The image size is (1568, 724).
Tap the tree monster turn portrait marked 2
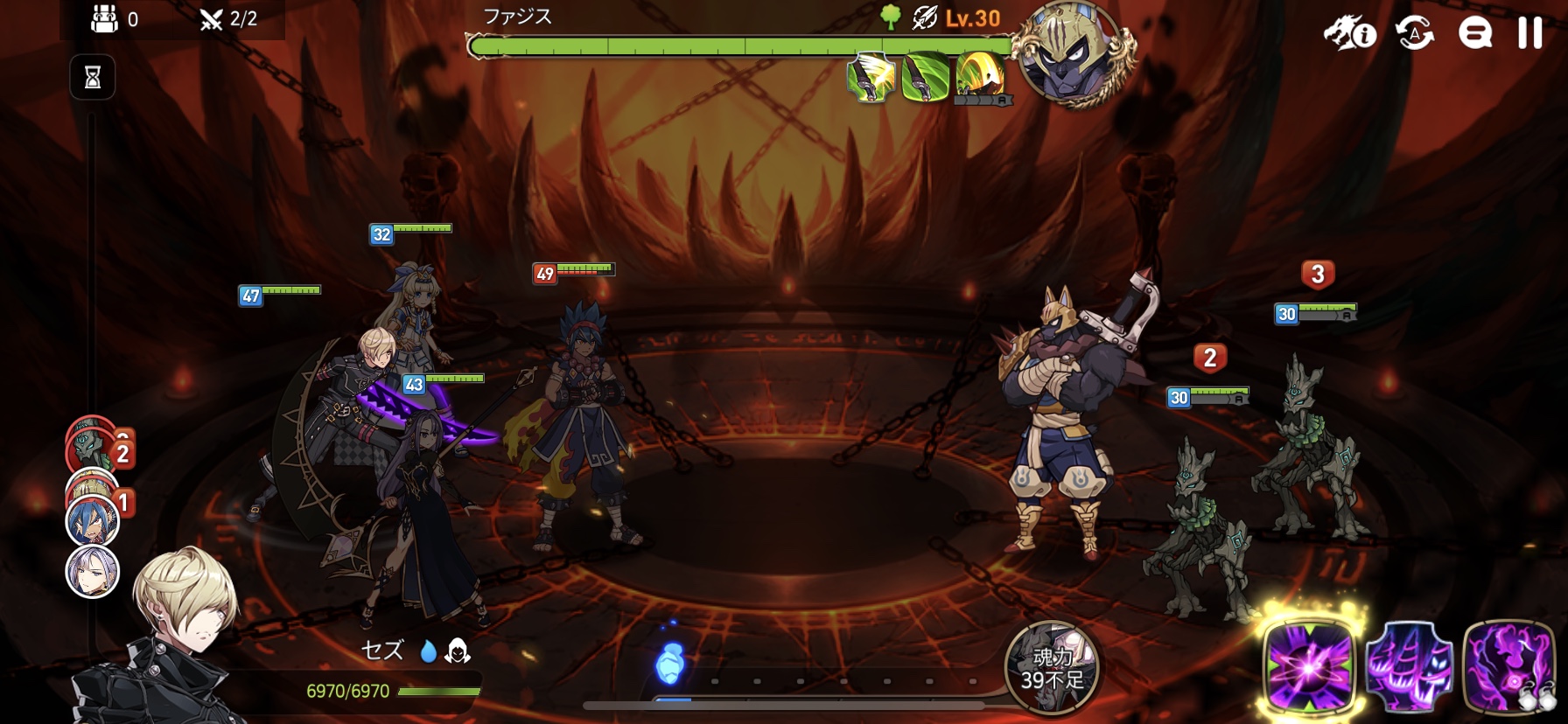tap(93, 447)
